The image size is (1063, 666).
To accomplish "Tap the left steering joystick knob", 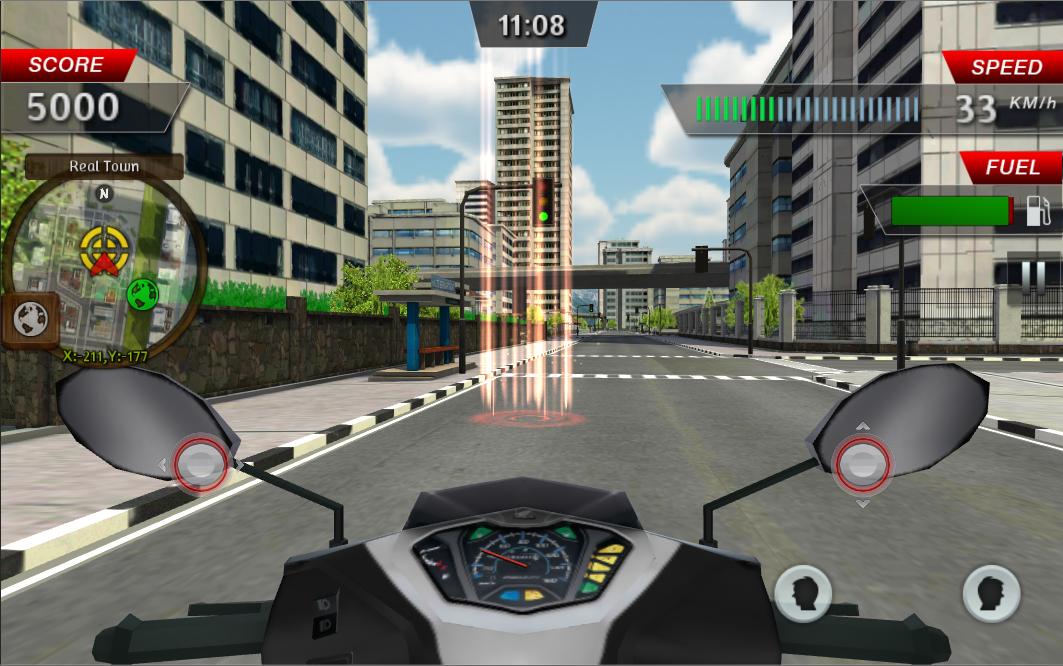I will point(201,462).
